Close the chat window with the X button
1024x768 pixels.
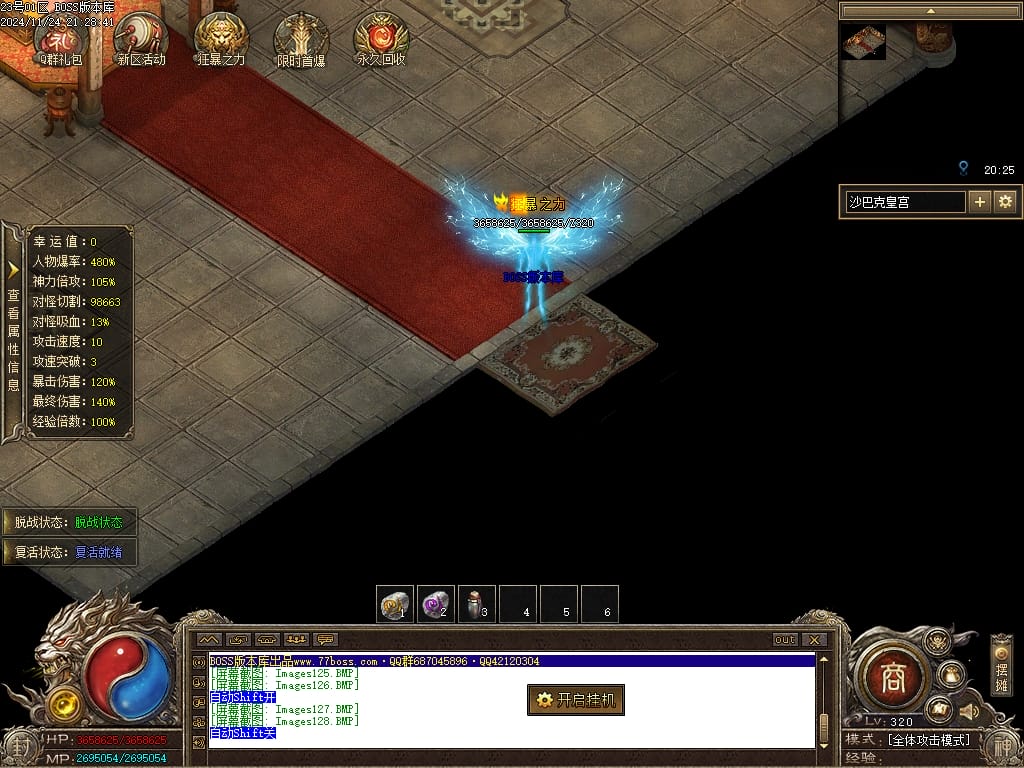815,640
